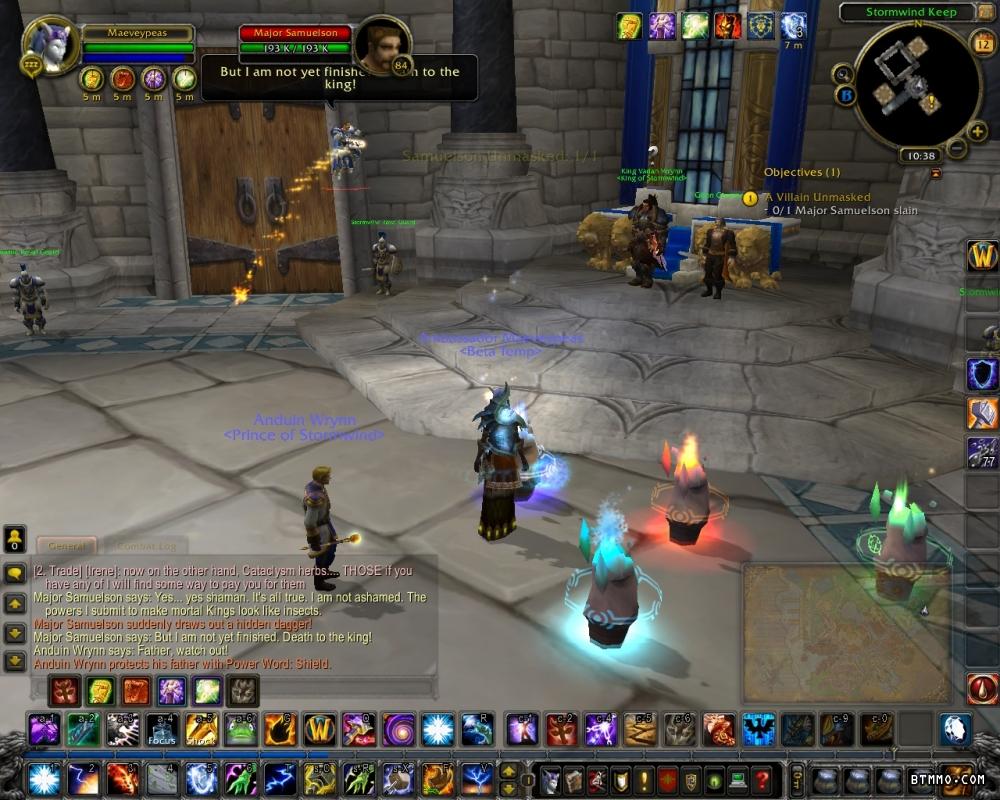Use the purple swirl spell on upper bar
Viewport: 1000px width, 800px height.
click(398, 729)
